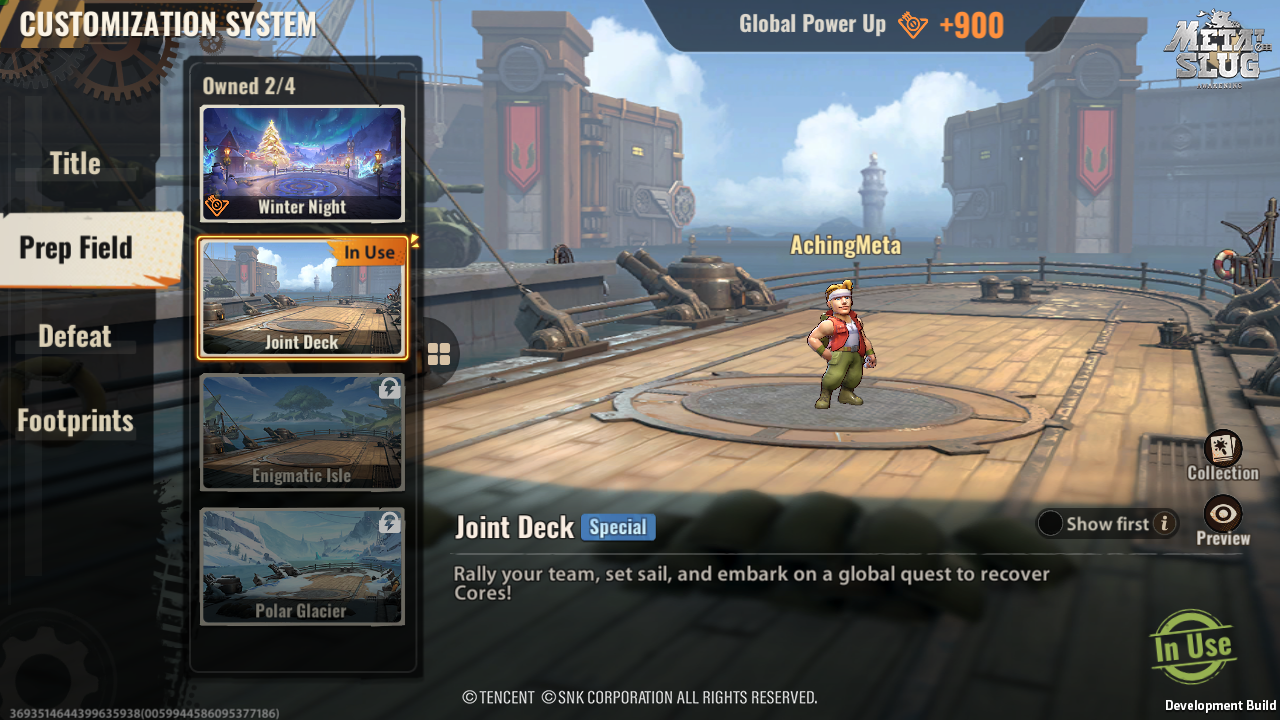This screenshot has height=720, width=1280.
Task: Select the Winter Night field thumbnail
Action: [302, 163]
